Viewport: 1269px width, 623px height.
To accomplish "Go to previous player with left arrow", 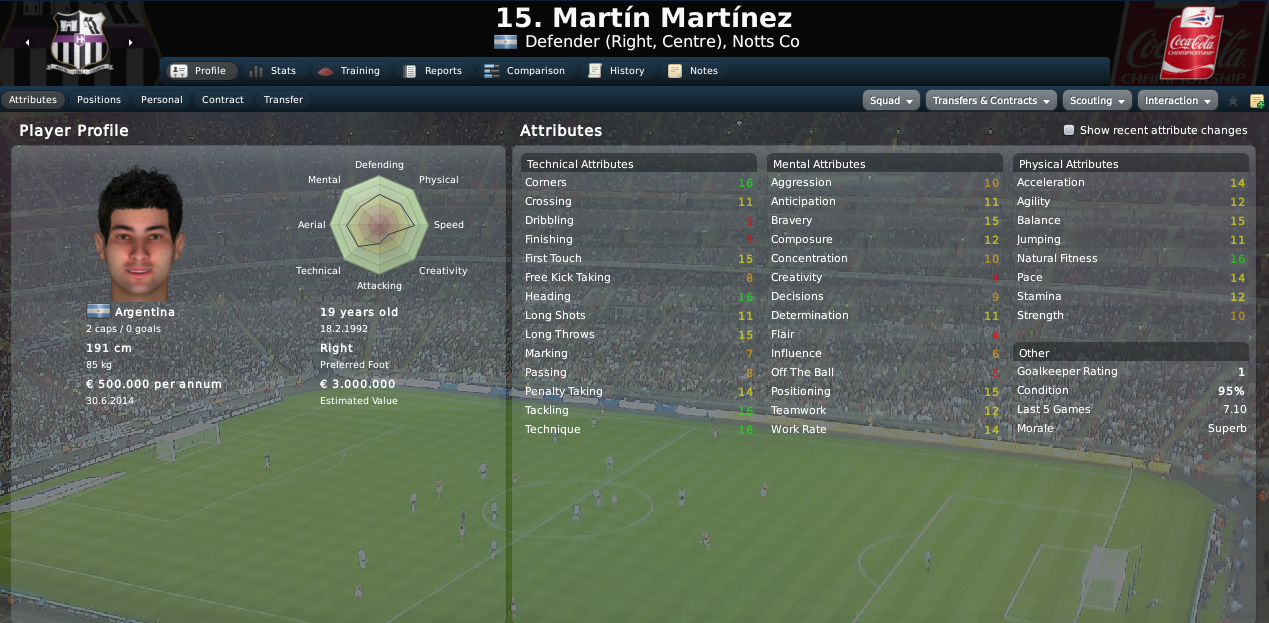I will click(27, 43).
